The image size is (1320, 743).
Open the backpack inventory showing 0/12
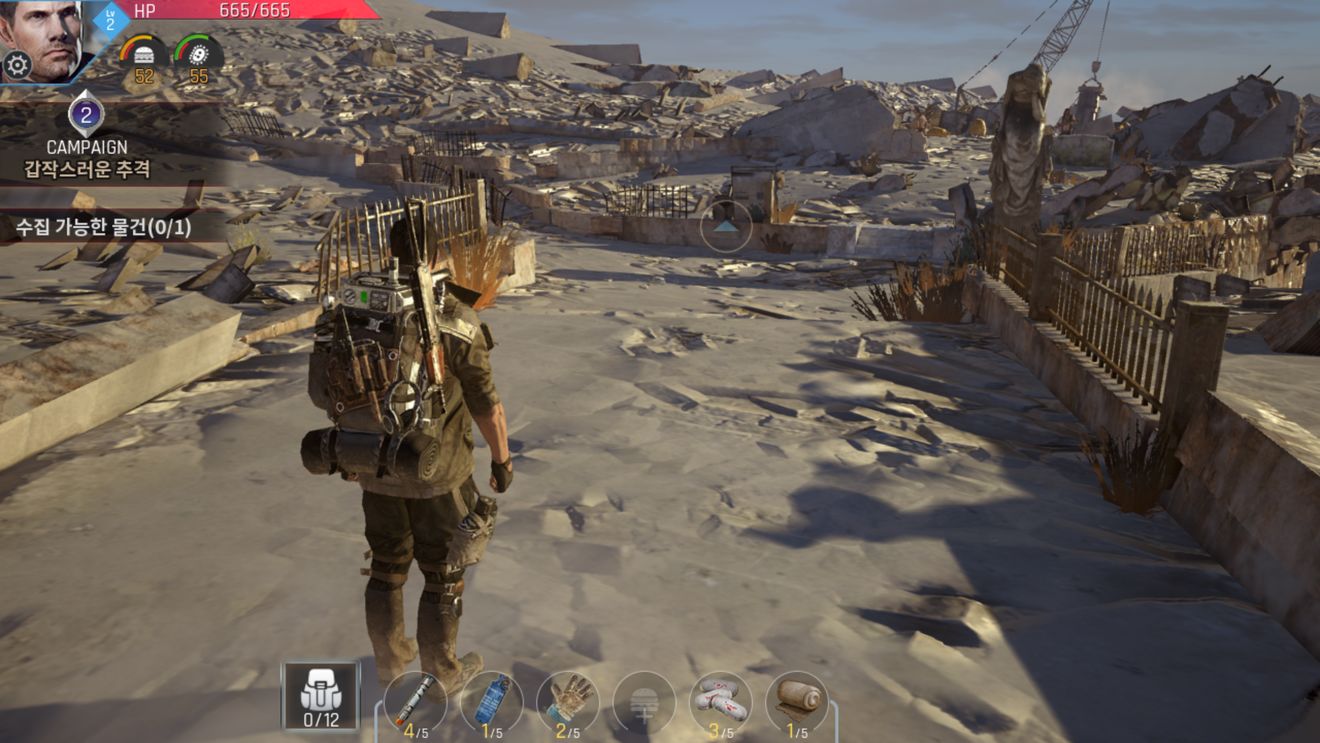(321, 695)
